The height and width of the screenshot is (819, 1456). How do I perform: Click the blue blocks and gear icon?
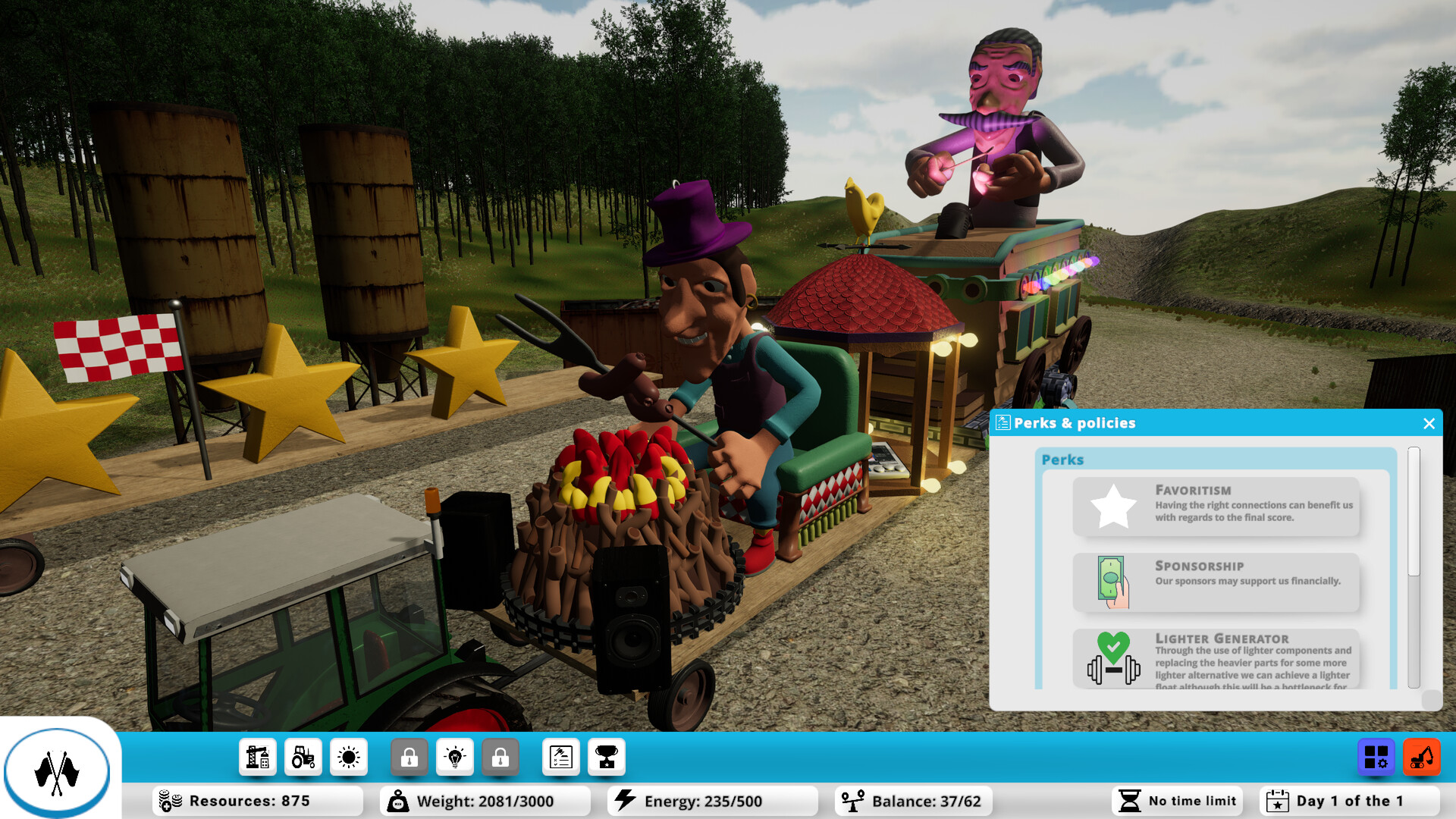pos(1376,756)
